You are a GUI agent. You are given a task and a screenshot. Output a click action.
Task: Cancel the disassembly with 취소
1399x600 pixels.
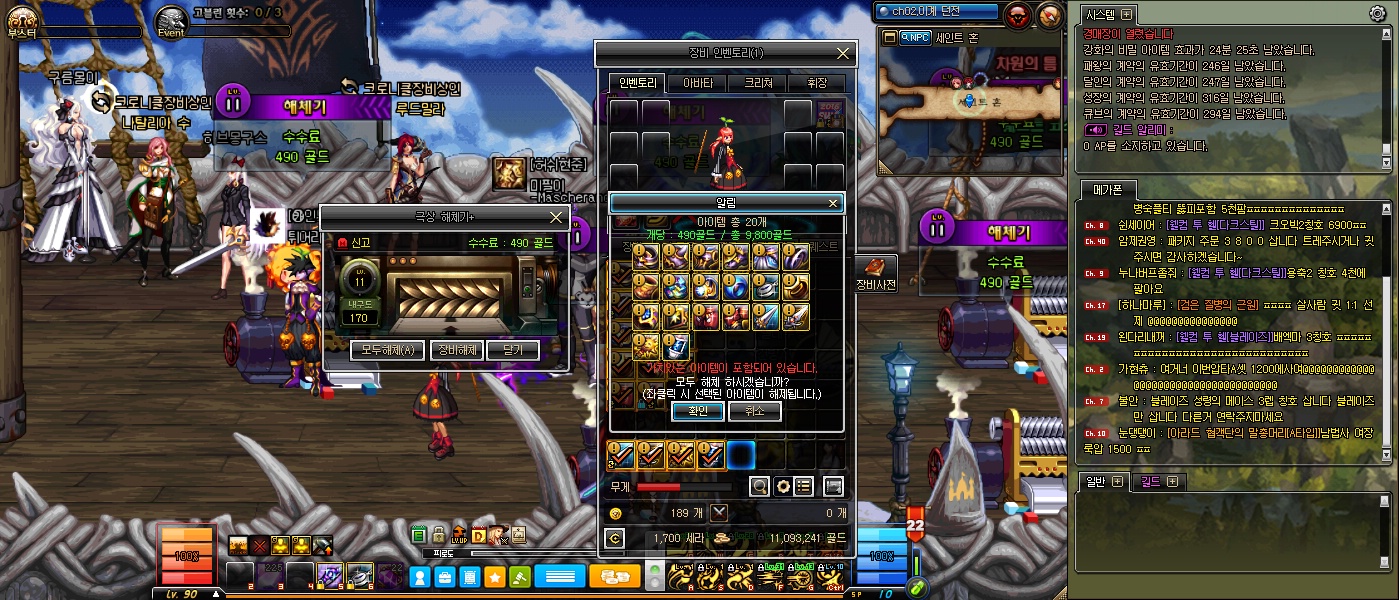click(754, 411)
